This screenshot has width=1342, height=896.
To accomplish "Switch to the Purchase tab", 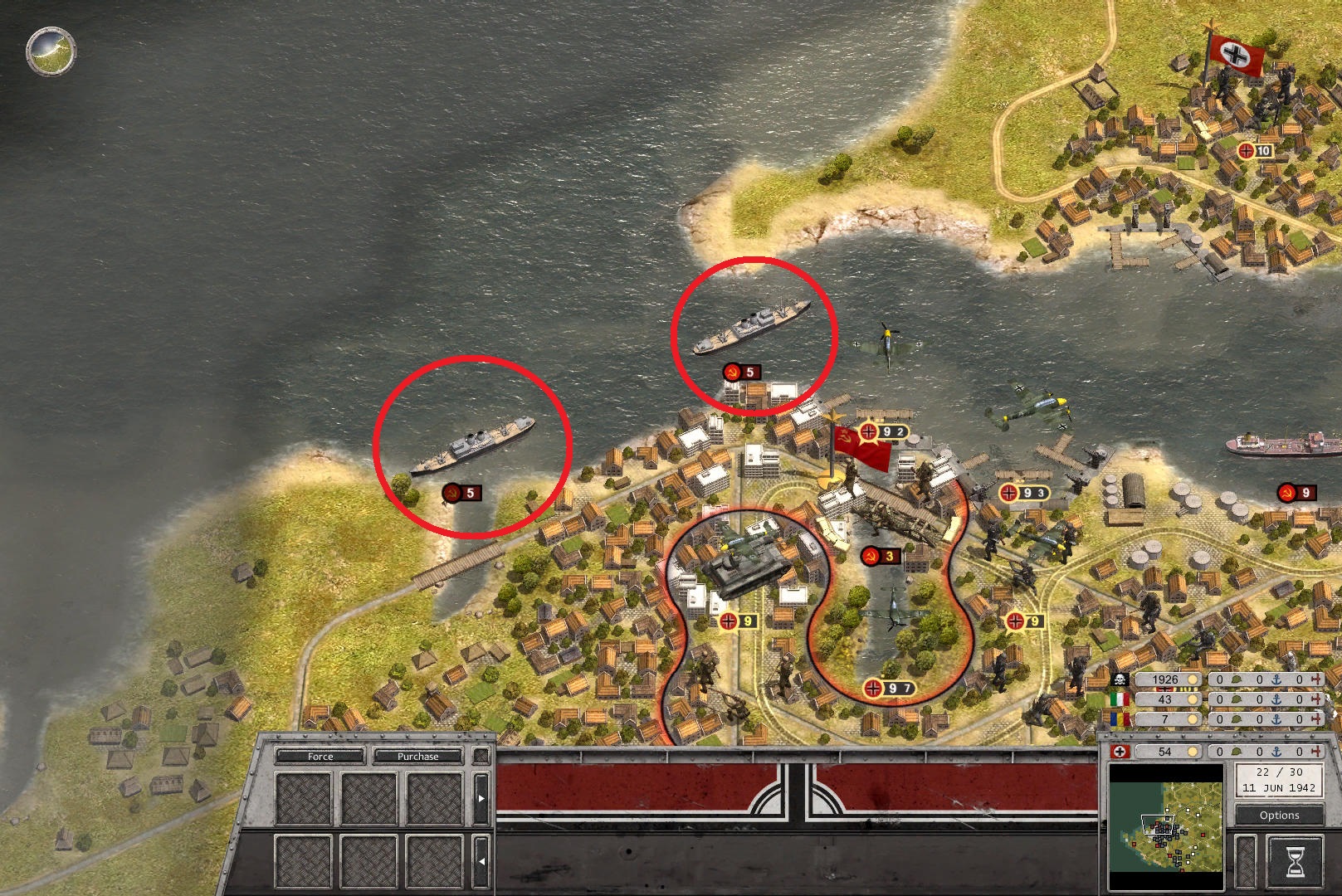I will (x=417, y=756).
